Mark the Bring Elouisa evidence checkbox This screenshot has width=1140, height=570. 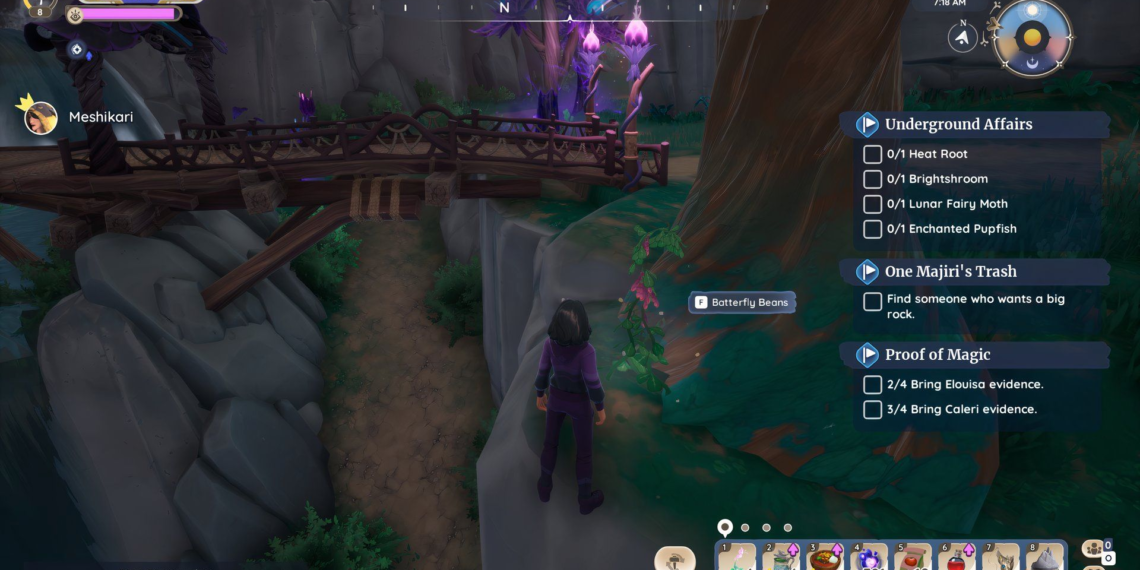tap(872, 385)
